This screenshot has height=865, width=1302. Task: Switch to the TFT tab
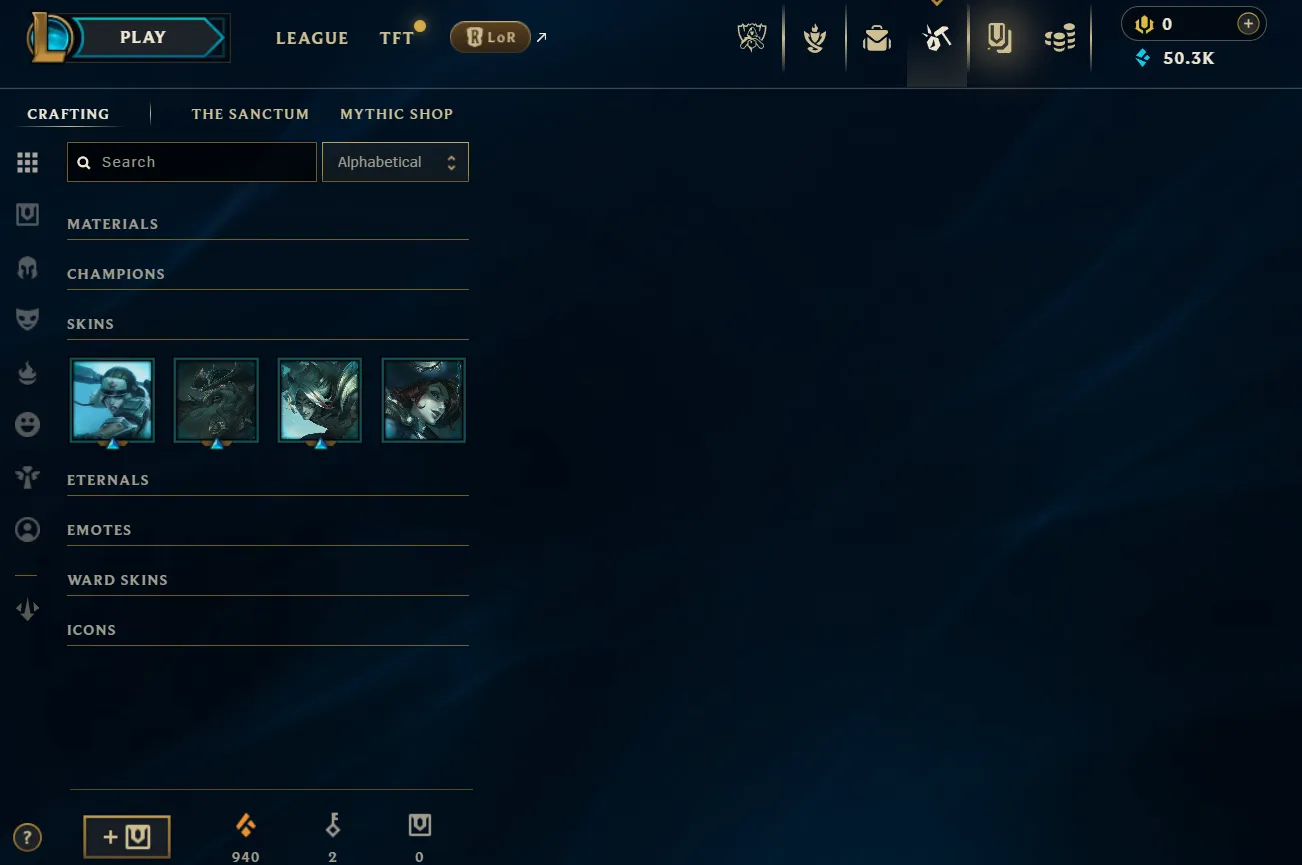coord(396,37)
